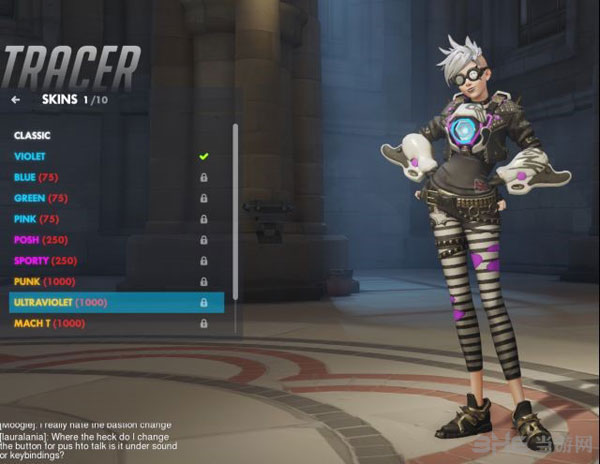Image resolution: width=600 pixels, height=464 pixels.
Task: Pick the Mach T (1000) skin
Action: click(49, 324)
